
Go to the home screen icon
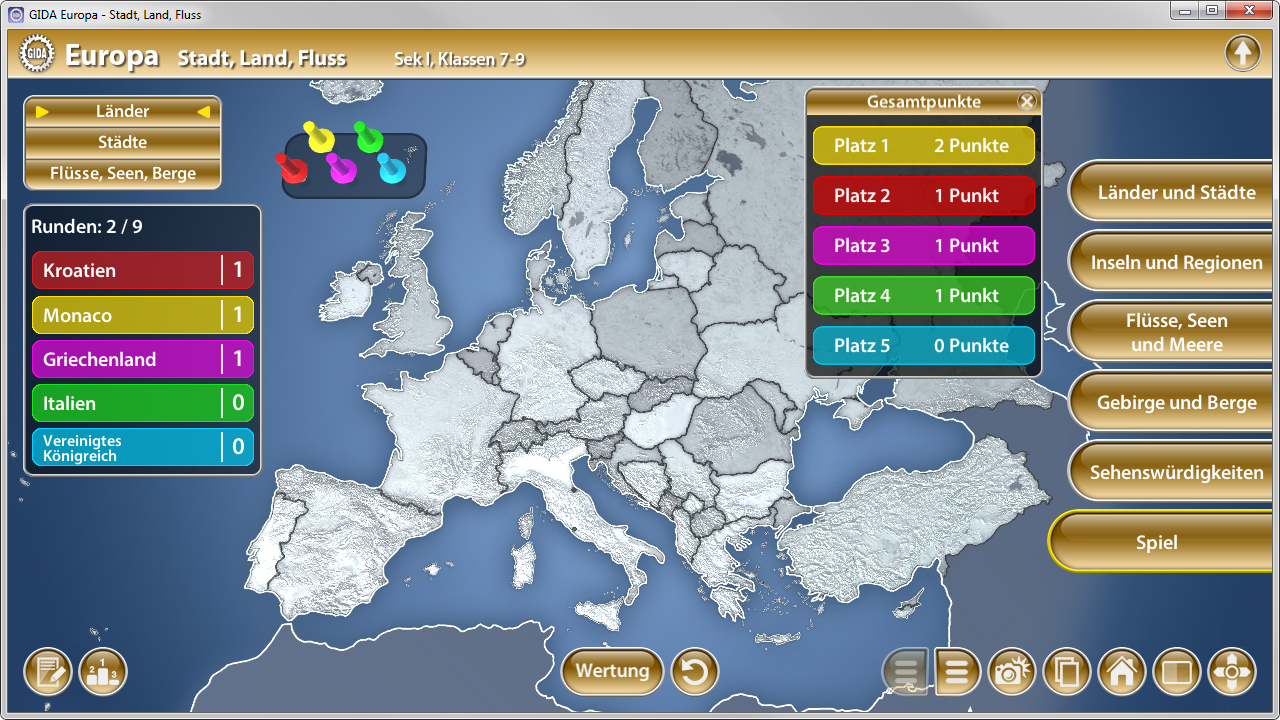pyautogui.click(x=1122, y=671)
